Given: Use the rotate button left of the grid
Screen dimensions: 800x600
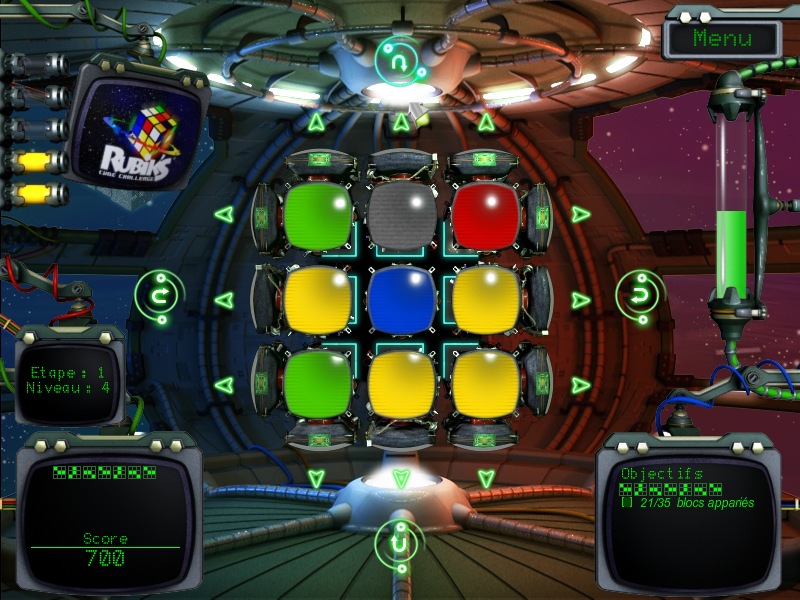Looking at the screenshot, I should pos(157,296).
